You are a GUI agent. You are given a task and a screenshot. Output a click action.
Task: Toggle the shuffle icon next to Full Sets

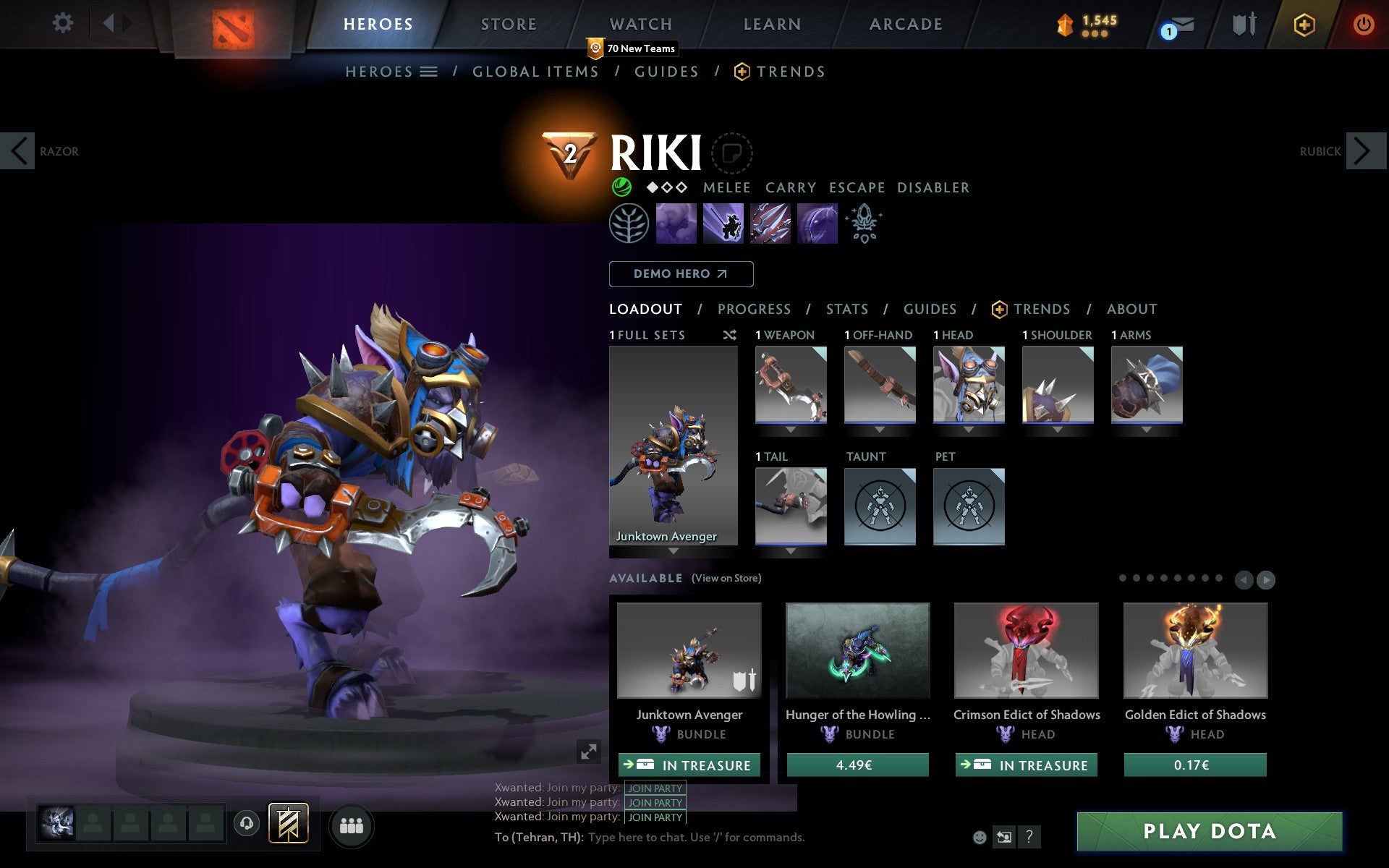pyautogui.click(x=730, y=335)
